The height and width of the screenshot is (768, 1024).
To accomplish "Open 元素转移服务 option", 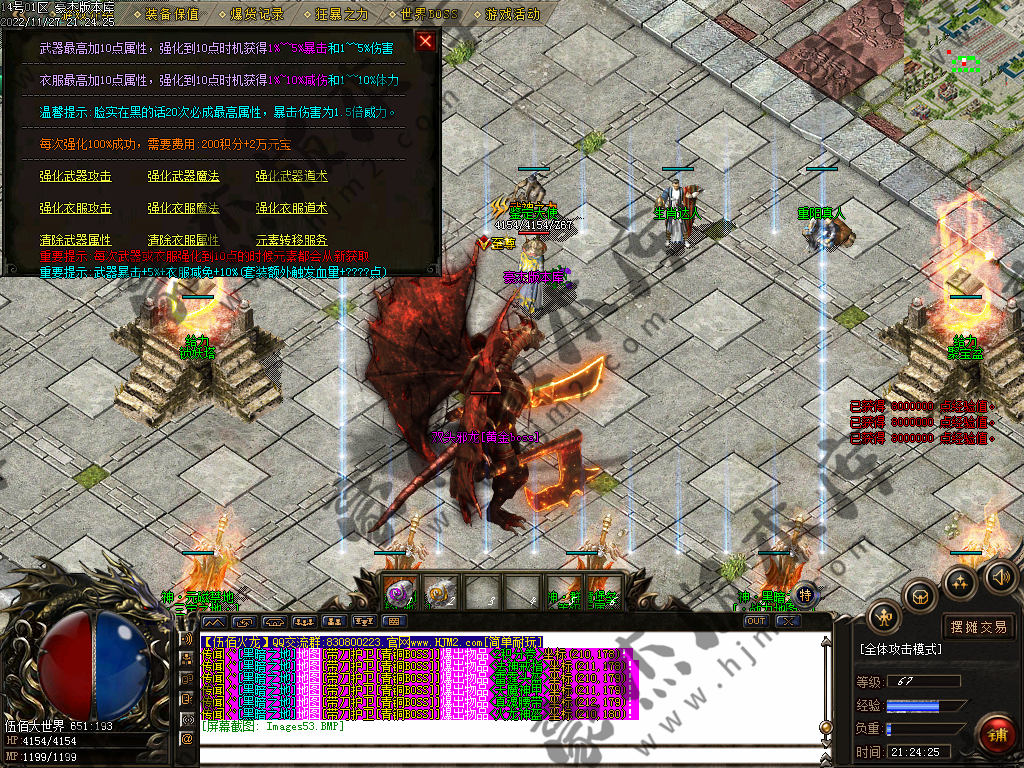I will pos(292,240).
